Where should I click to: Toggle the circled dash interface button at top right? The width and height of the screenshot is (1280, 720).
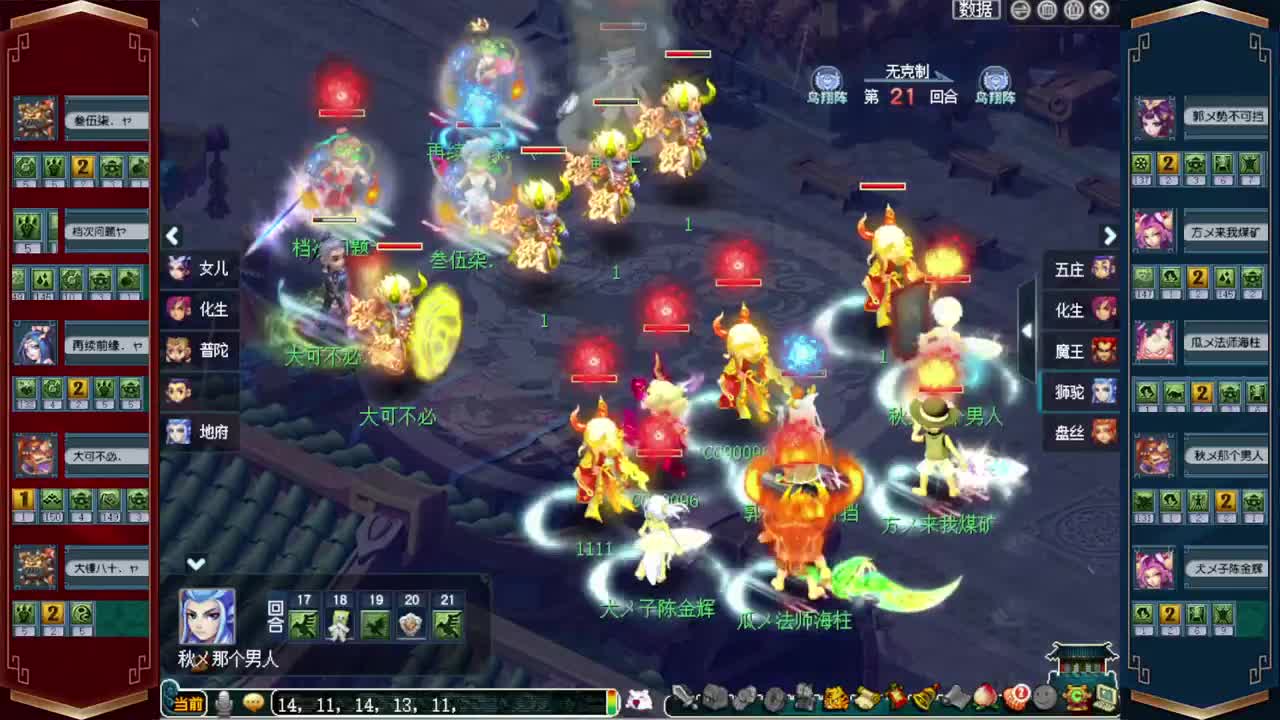click(x=1020, y=10)
